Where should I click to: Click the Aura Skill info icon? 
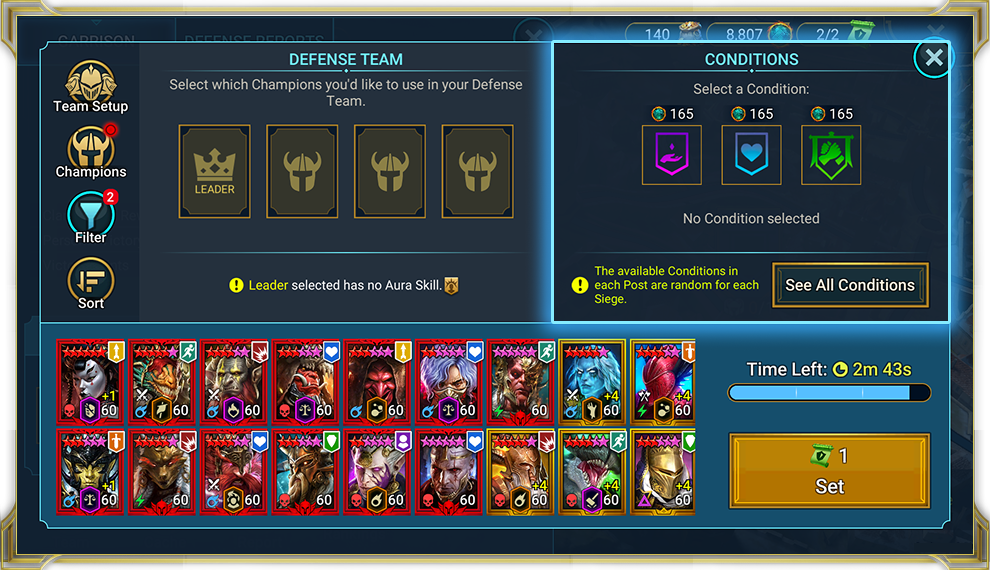click(x=451, y=285)
